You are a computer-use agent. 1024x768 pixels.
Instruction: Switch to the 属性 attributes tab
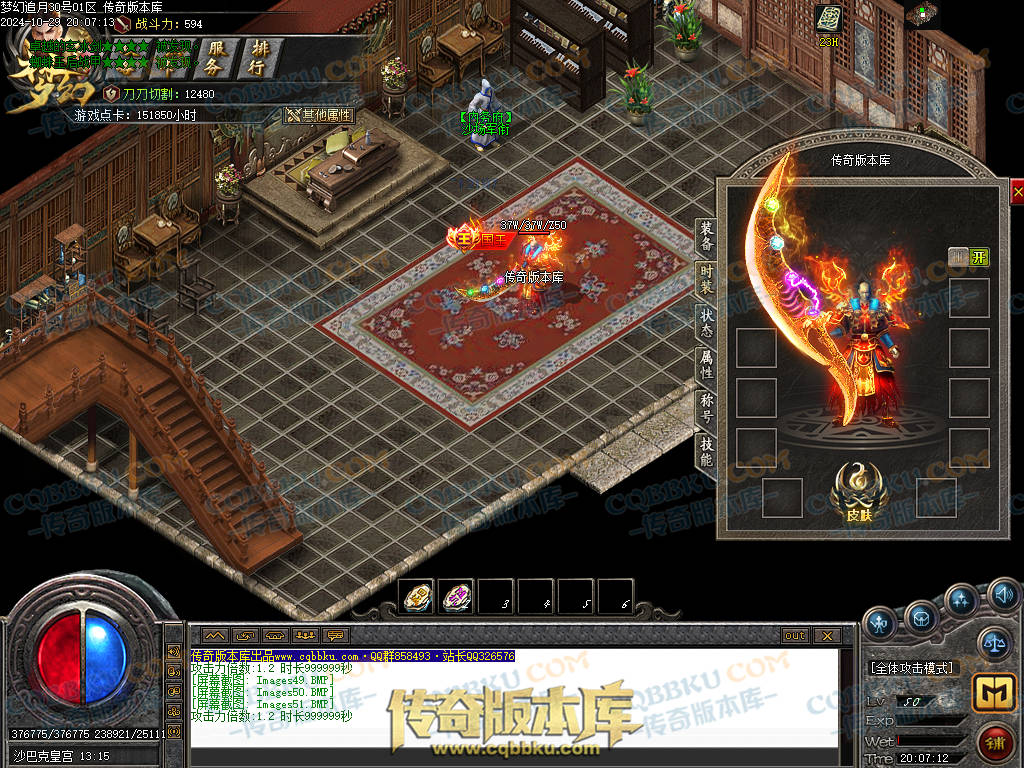coord(706,365)
